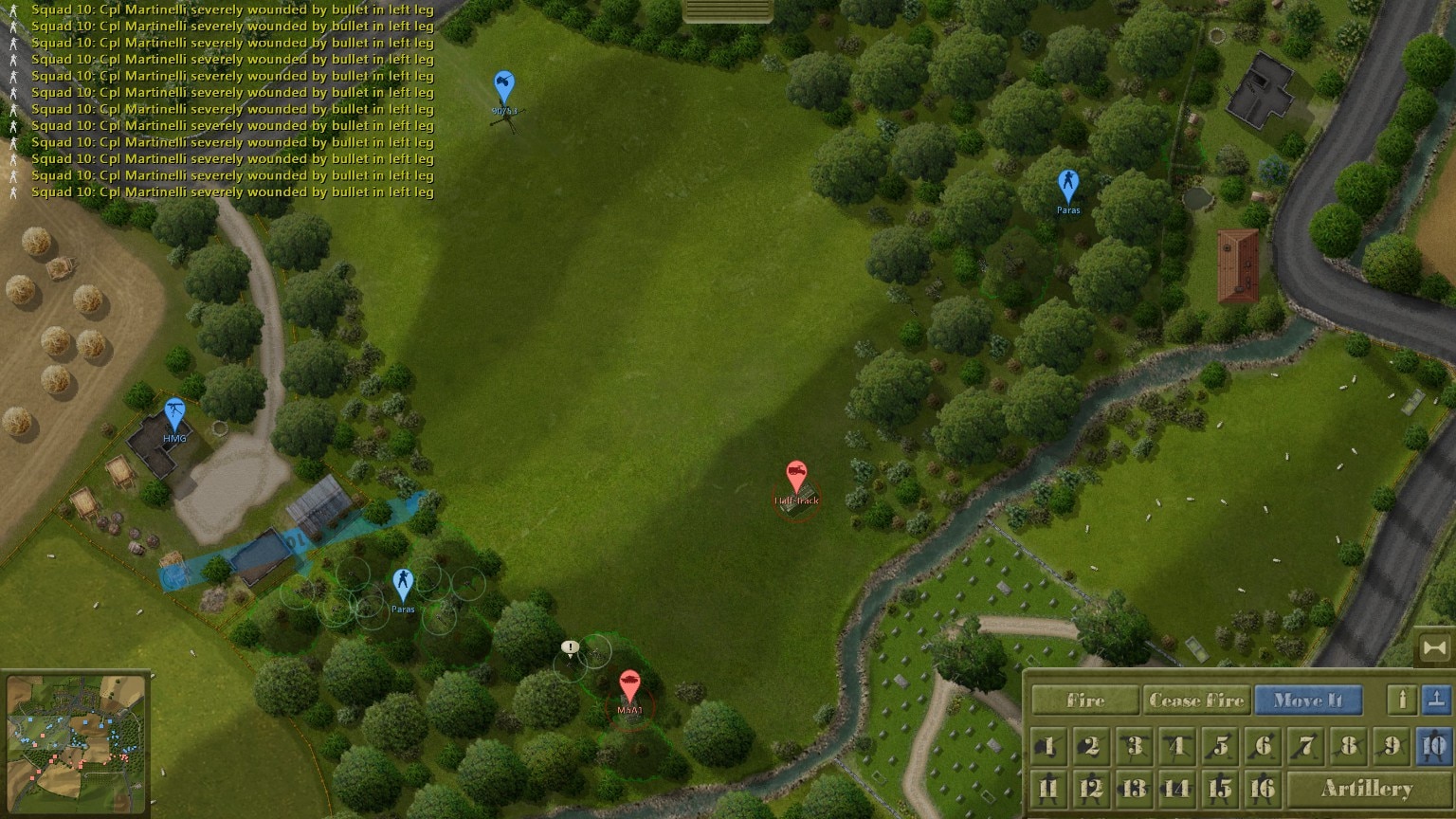Screen dimensions: 1456x819
Task: Click the Move It order button
Action: click(1308, 701)
